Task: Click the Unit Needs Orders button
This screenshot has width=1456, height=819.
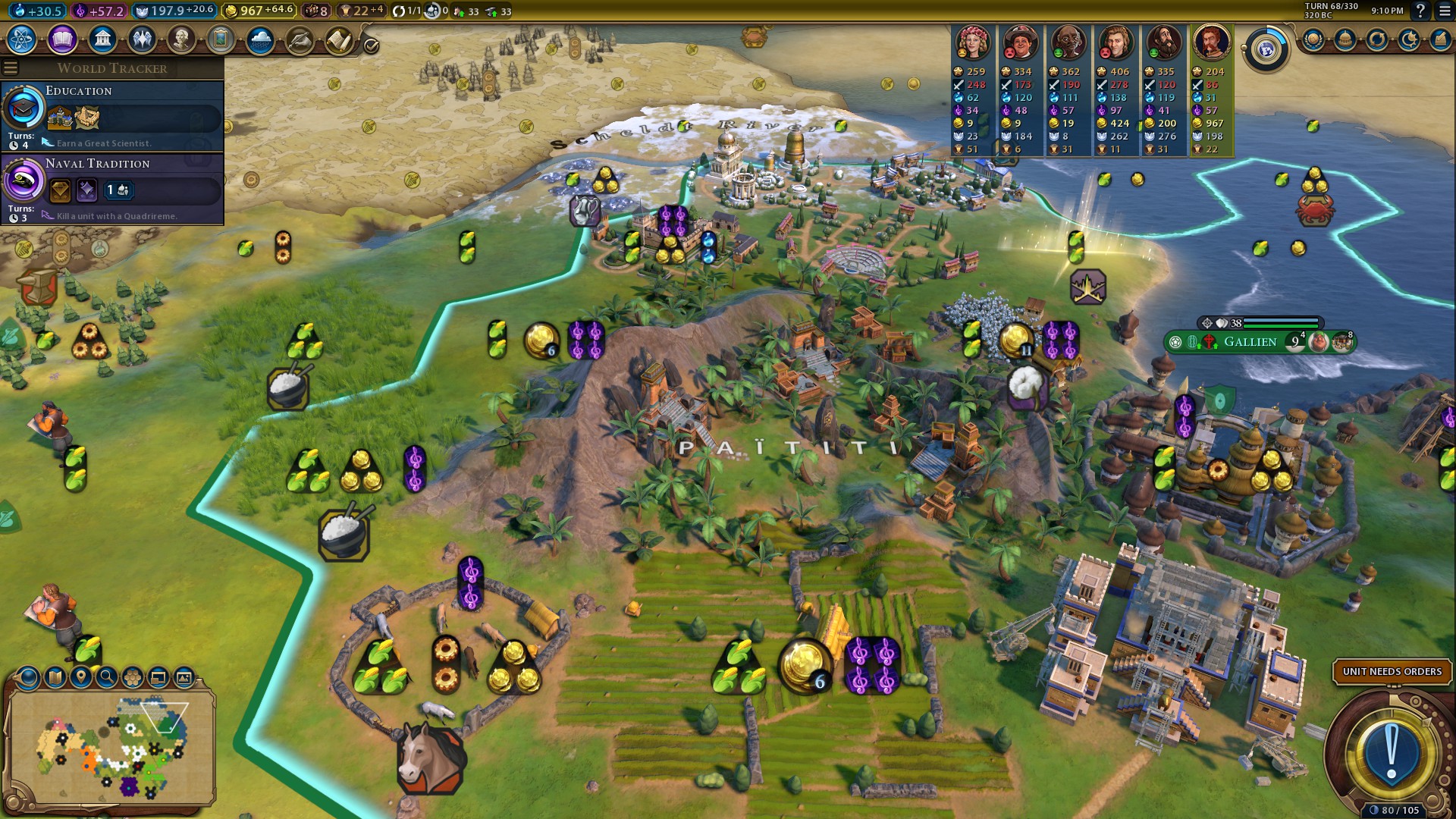Action: click(1392, 672)
